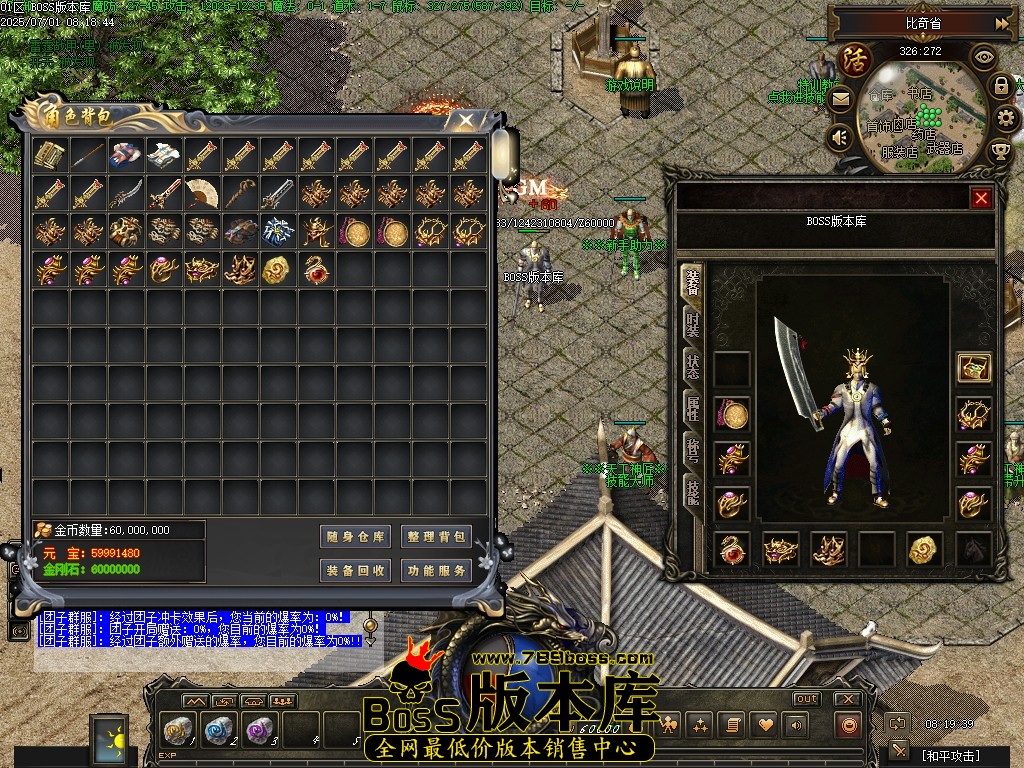Select the red serpent ring equipment slot

pyautogui.click(x=733, y=549)
